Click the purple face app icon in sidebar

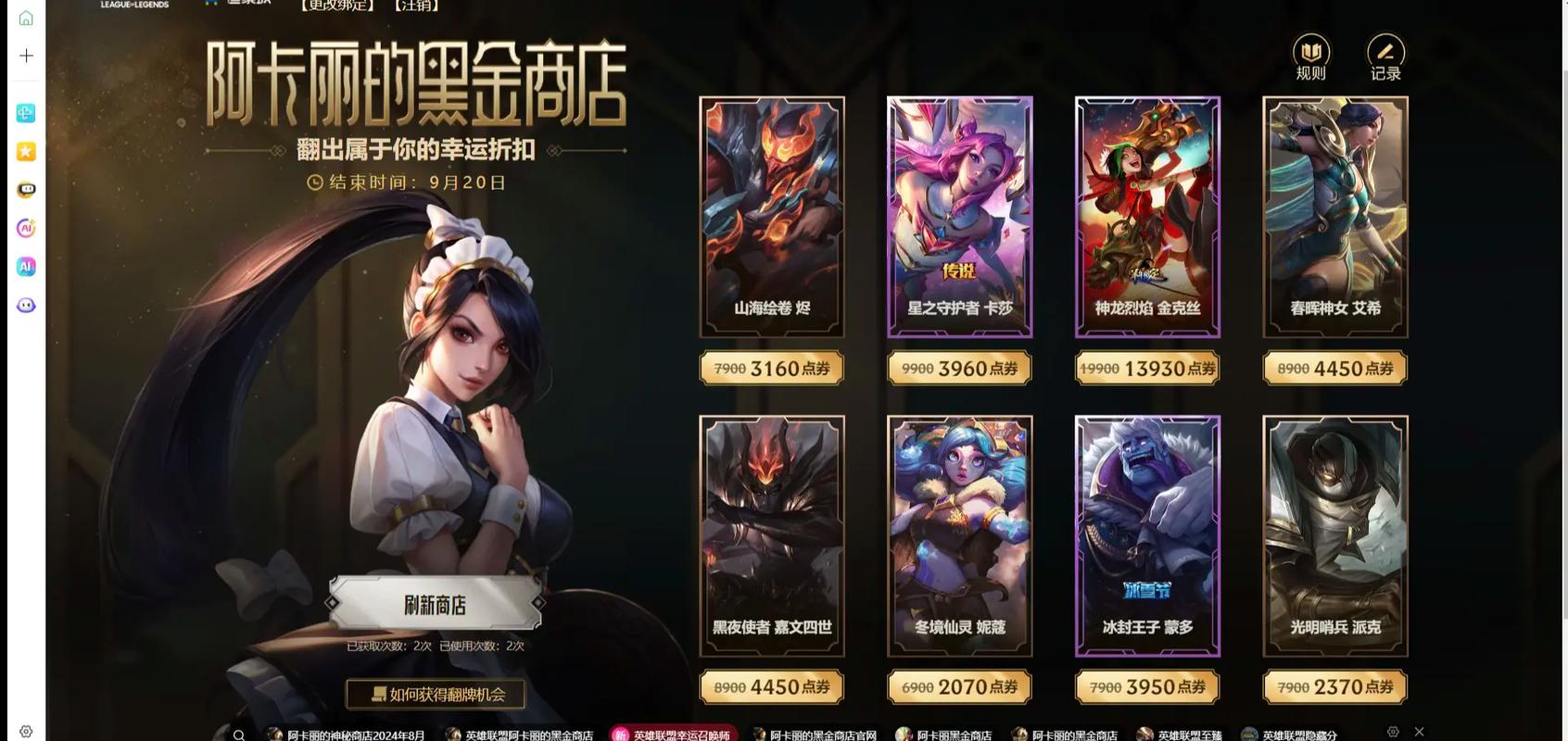click(25, 304)
